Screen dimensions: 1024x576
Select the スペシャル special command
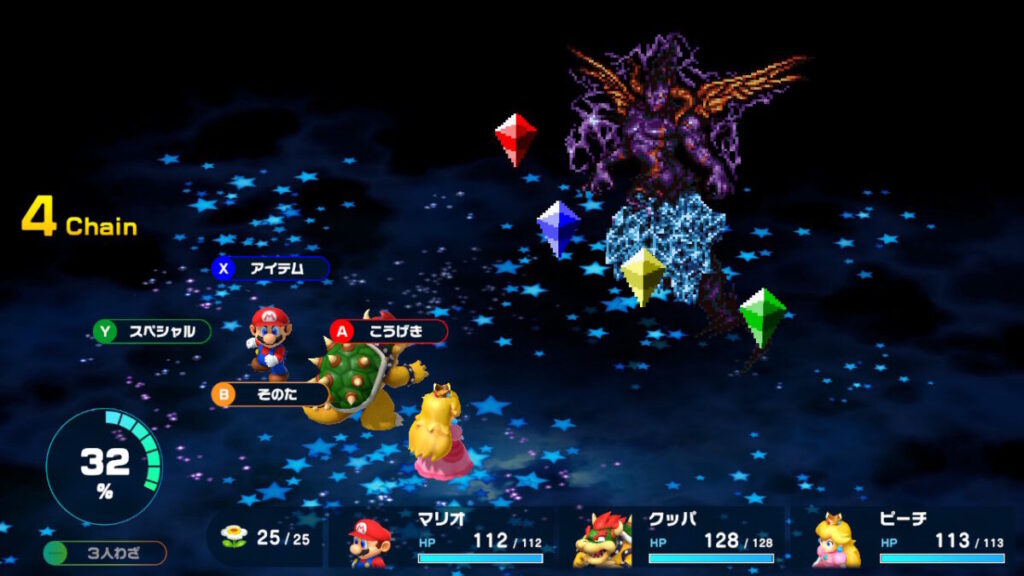[x=152, y=331]
